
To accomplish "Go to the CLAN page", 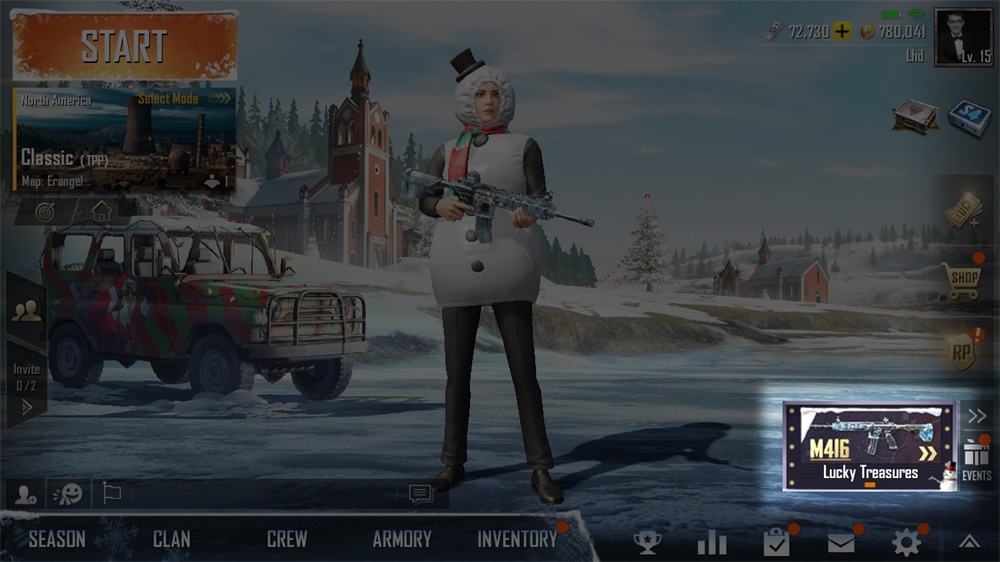I will pyautogui.click(x=172, y=539).
